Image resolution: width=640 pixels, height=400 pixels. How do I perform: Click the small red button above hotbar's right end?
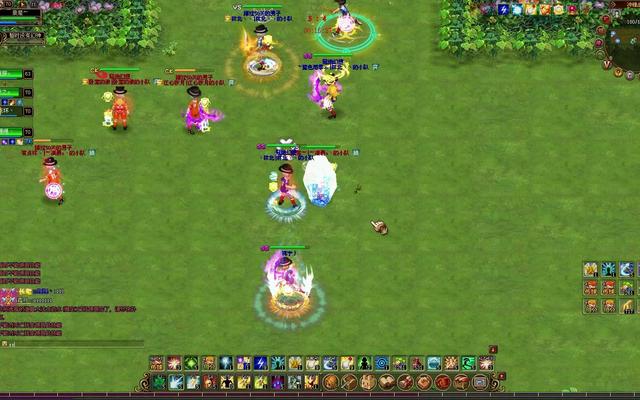point(491,350)
